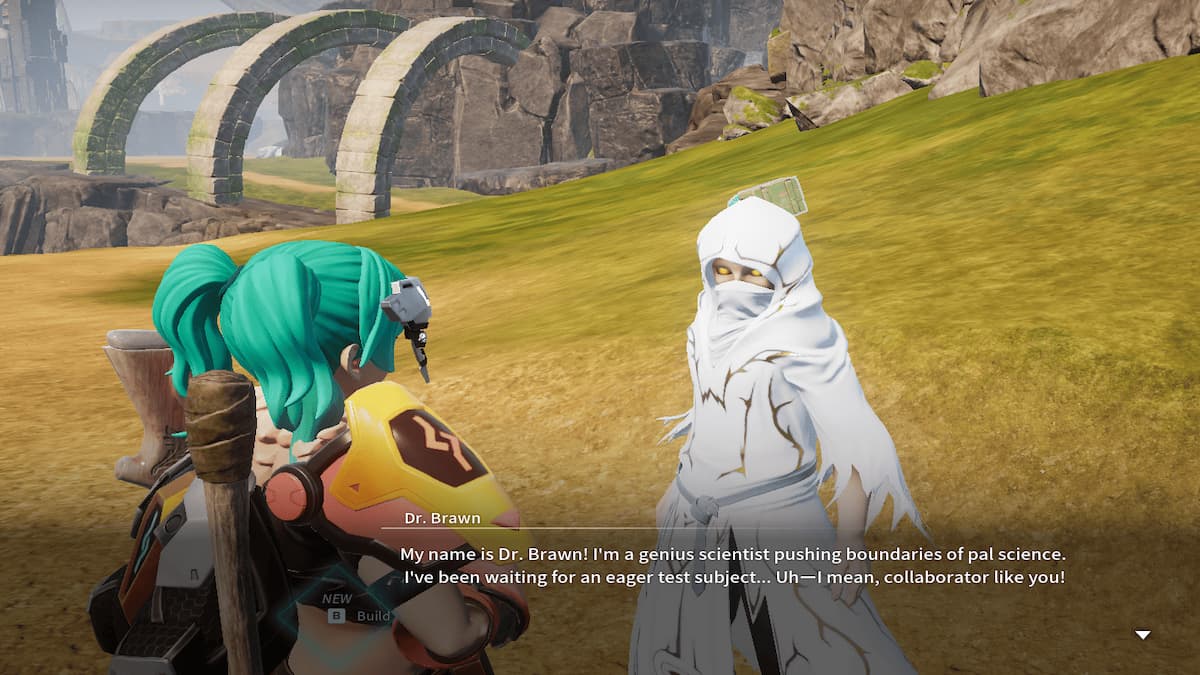Advance the dialogue with the white arrow
The image size is (1200, 675).
[1142, 635]
